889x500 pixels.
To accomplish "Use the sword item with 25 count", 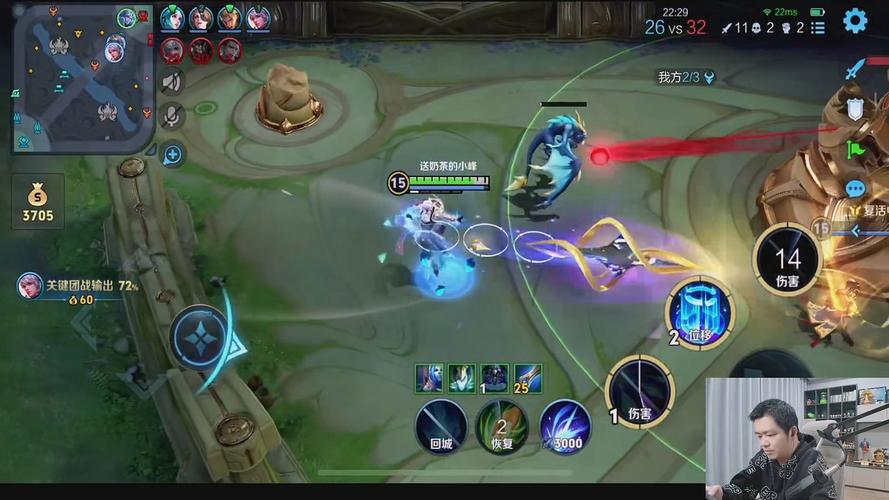I will pos(528,378).
